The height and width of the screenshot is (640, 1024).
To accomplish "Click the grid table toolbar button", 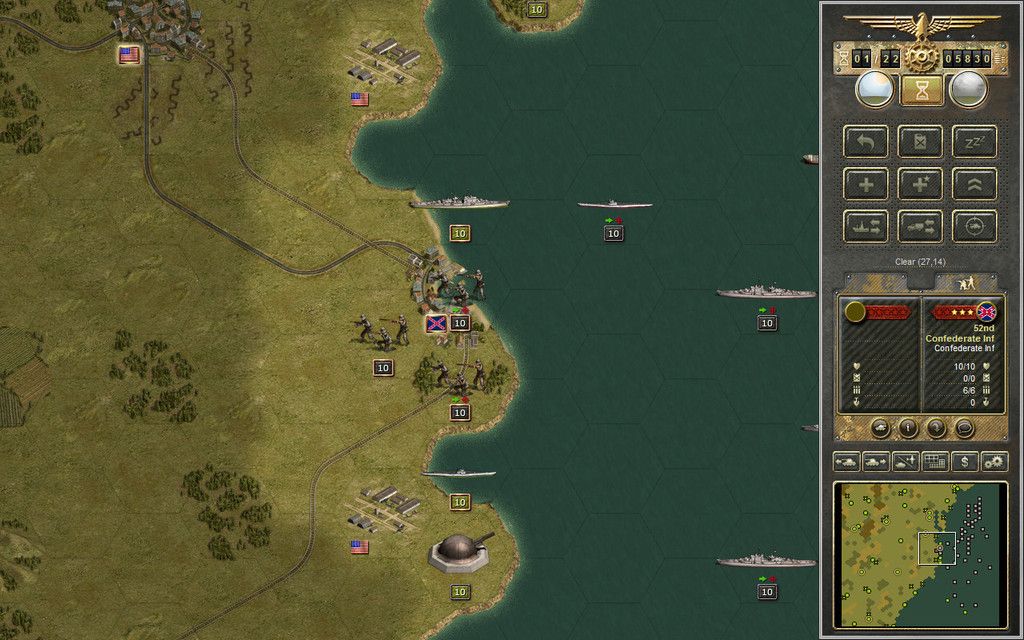I will [x=935, y=461].
